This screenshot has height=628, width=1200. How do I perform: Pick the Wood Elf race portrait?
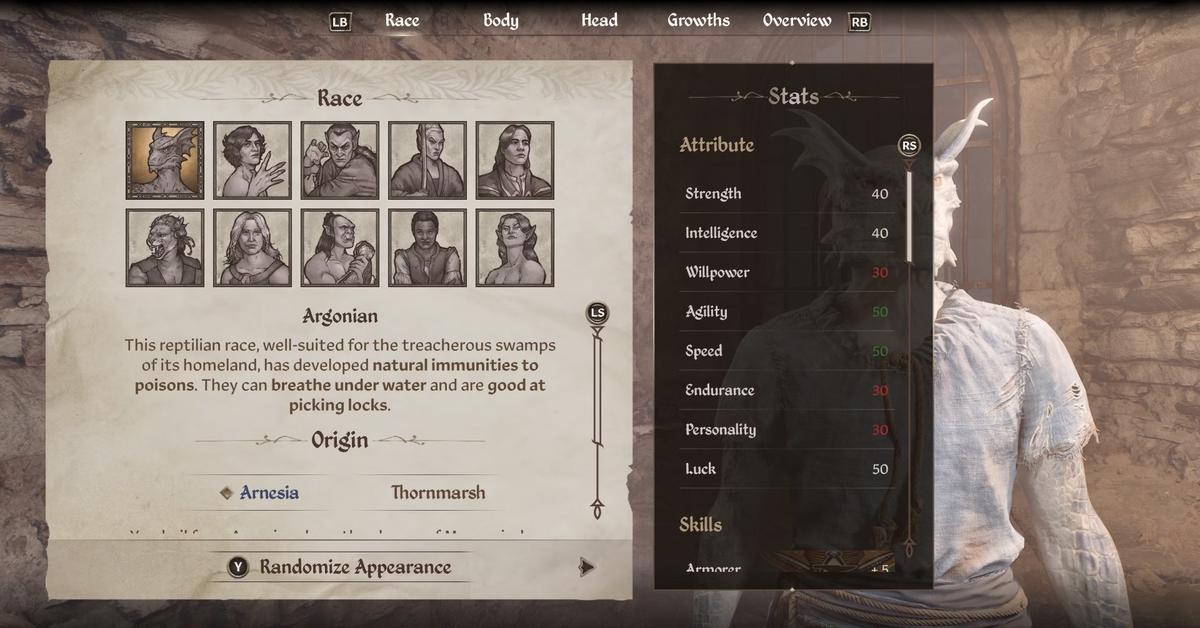point(514,247)
